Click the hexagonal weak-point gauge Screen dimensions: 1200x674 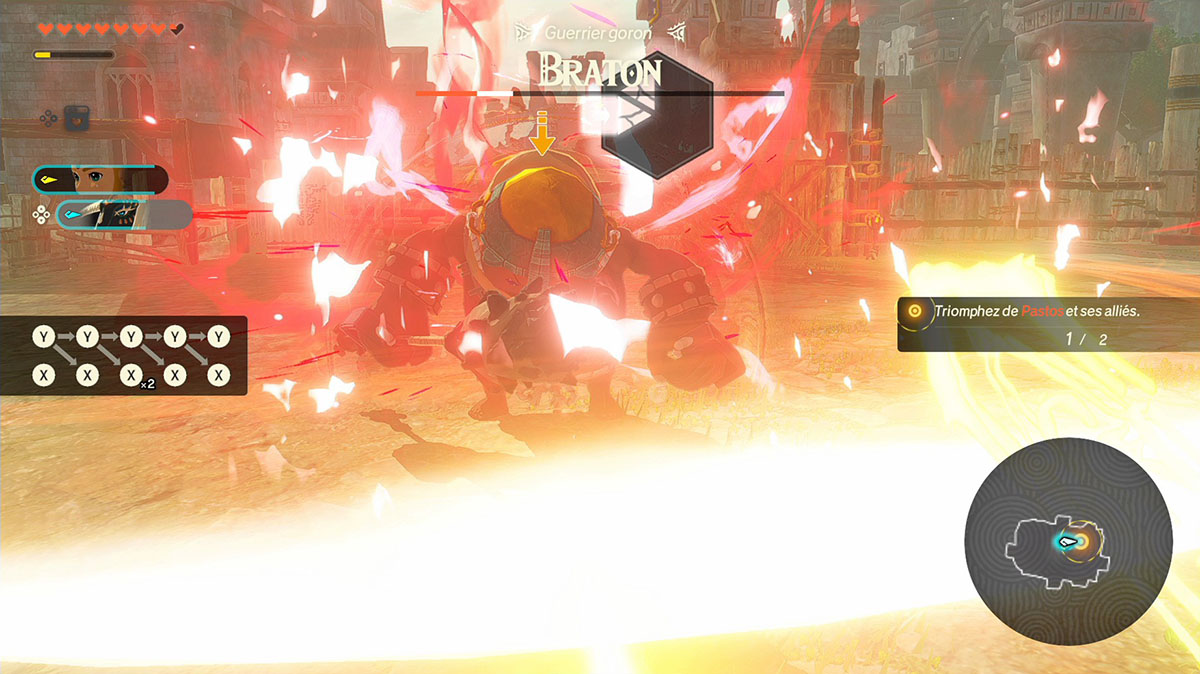[x=656, y=115]
